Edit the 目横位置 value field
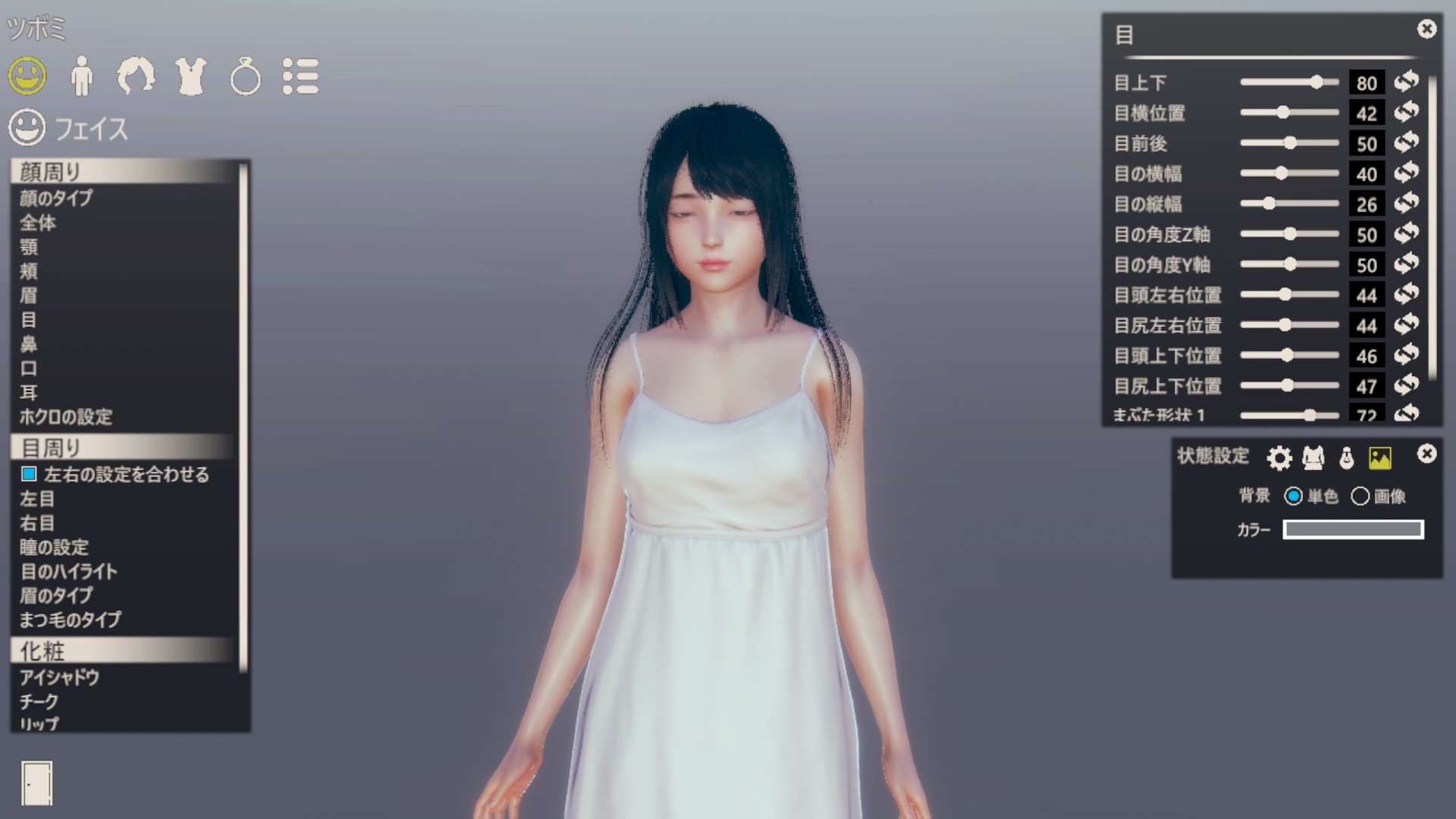 [1367, 113]
